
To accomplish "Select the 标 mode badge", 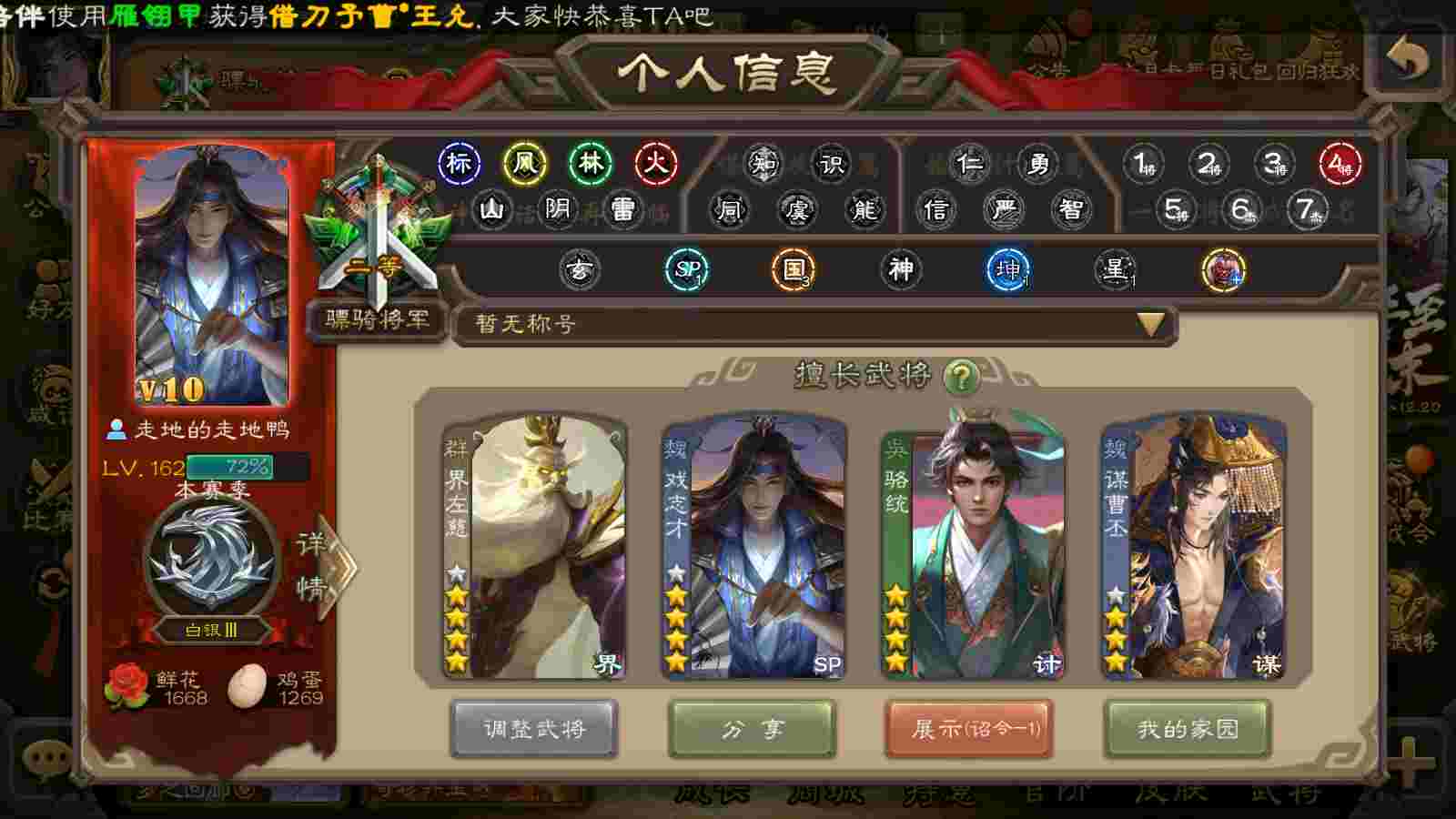I will (460, 164).
